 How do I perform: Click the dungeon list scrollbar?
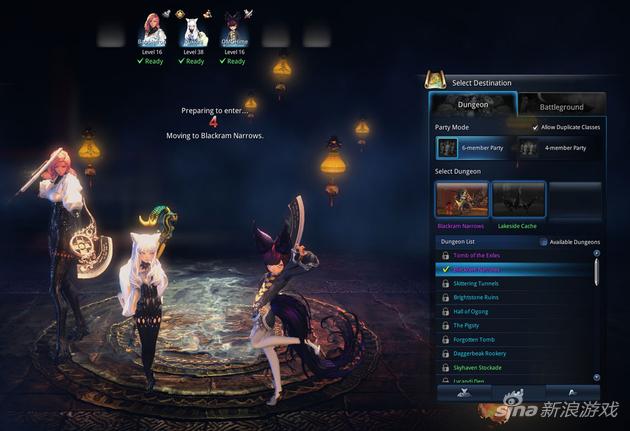click(x=597, y=272)
